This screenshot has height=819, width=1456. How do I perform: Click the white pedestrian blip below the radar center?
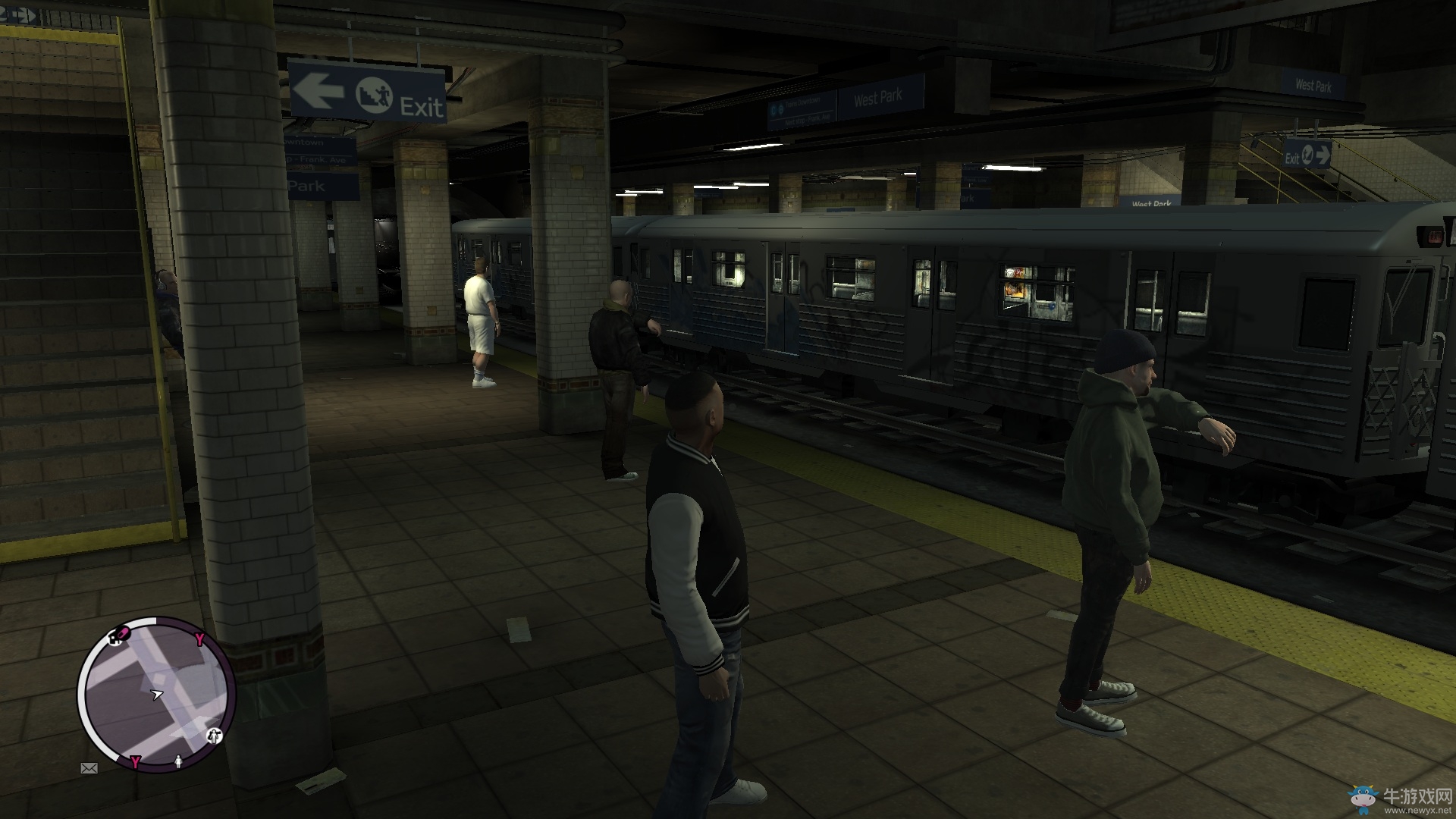178,761
